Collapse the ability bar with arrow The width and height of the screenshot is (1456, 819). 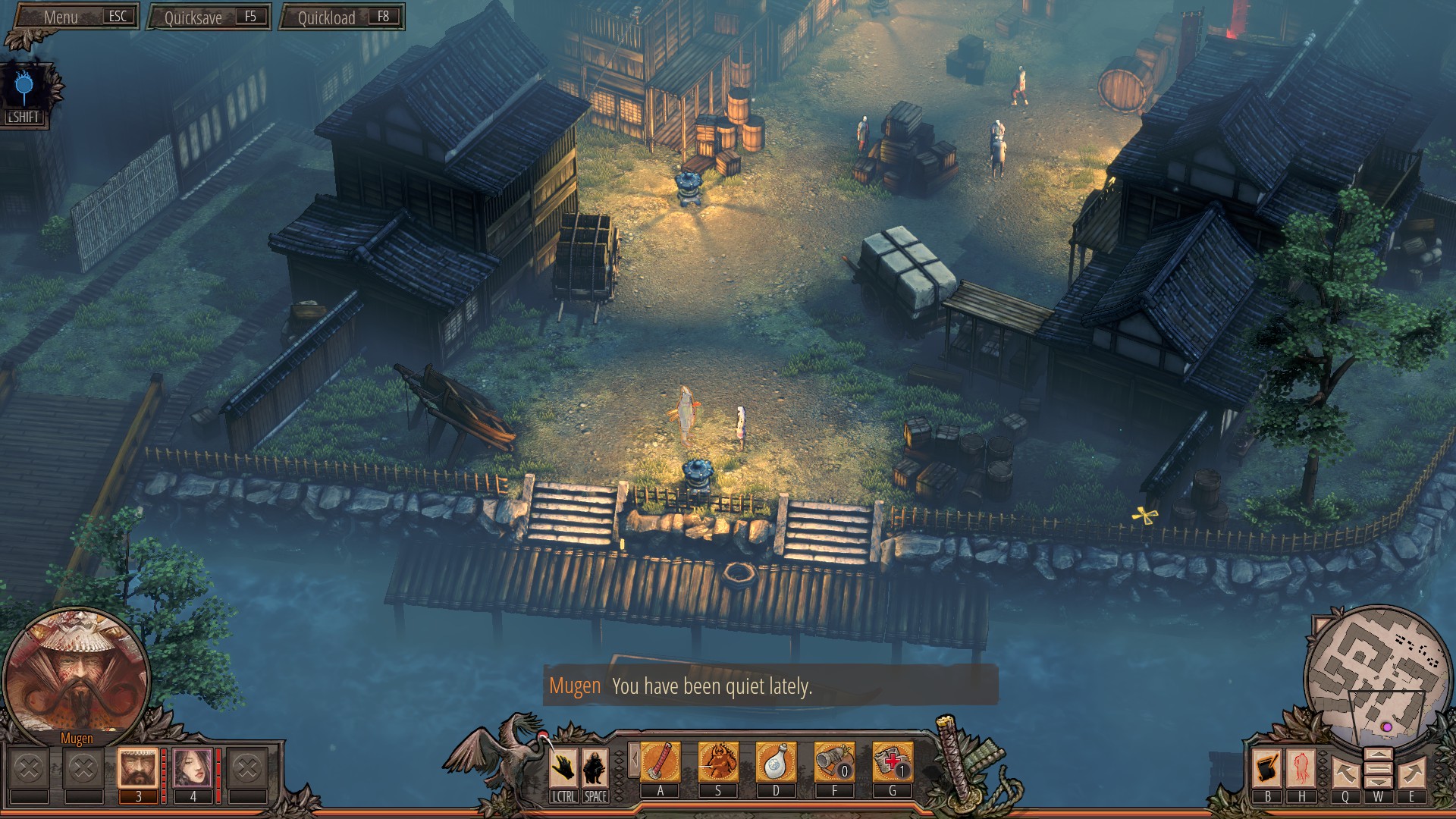coord(634,760)
